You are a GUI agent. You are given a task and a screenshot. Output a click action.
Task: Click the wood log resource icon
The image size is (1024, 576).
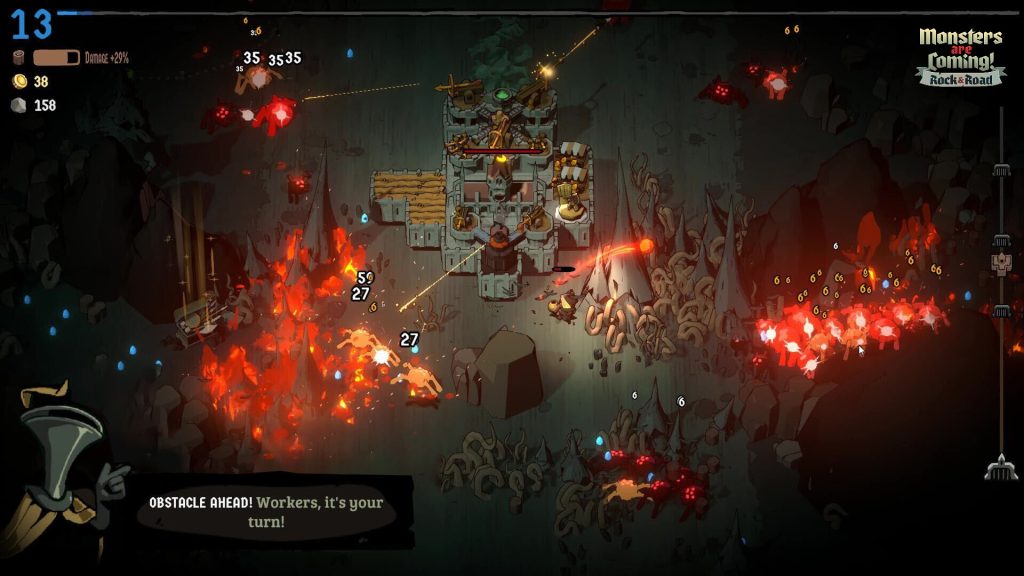pos(18,58)
